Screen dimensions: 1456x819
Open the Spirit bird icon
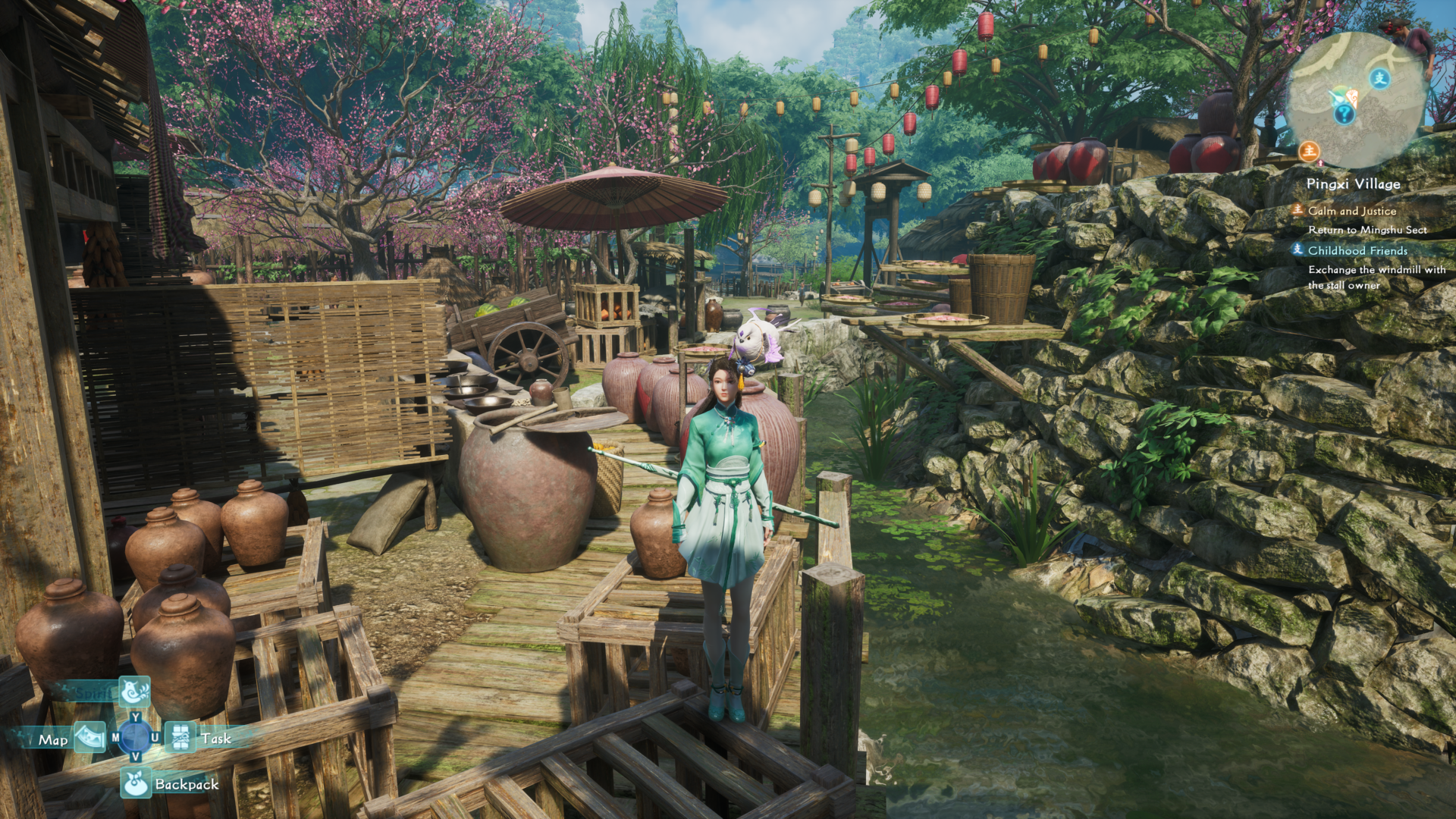pyautogui.click(x=135, y=692)
